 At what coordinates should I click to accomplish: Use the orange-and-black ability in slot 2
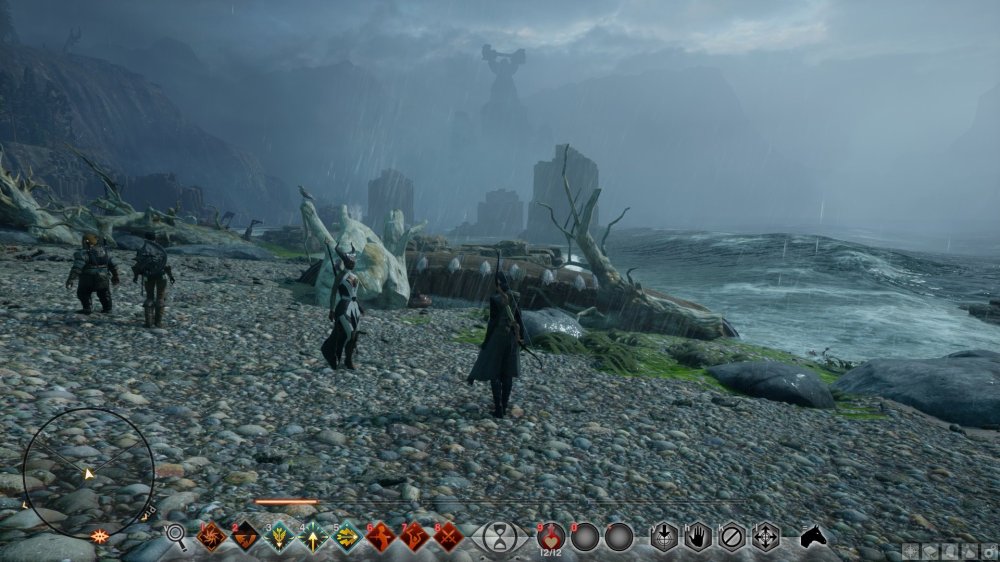tap(245, 537)
